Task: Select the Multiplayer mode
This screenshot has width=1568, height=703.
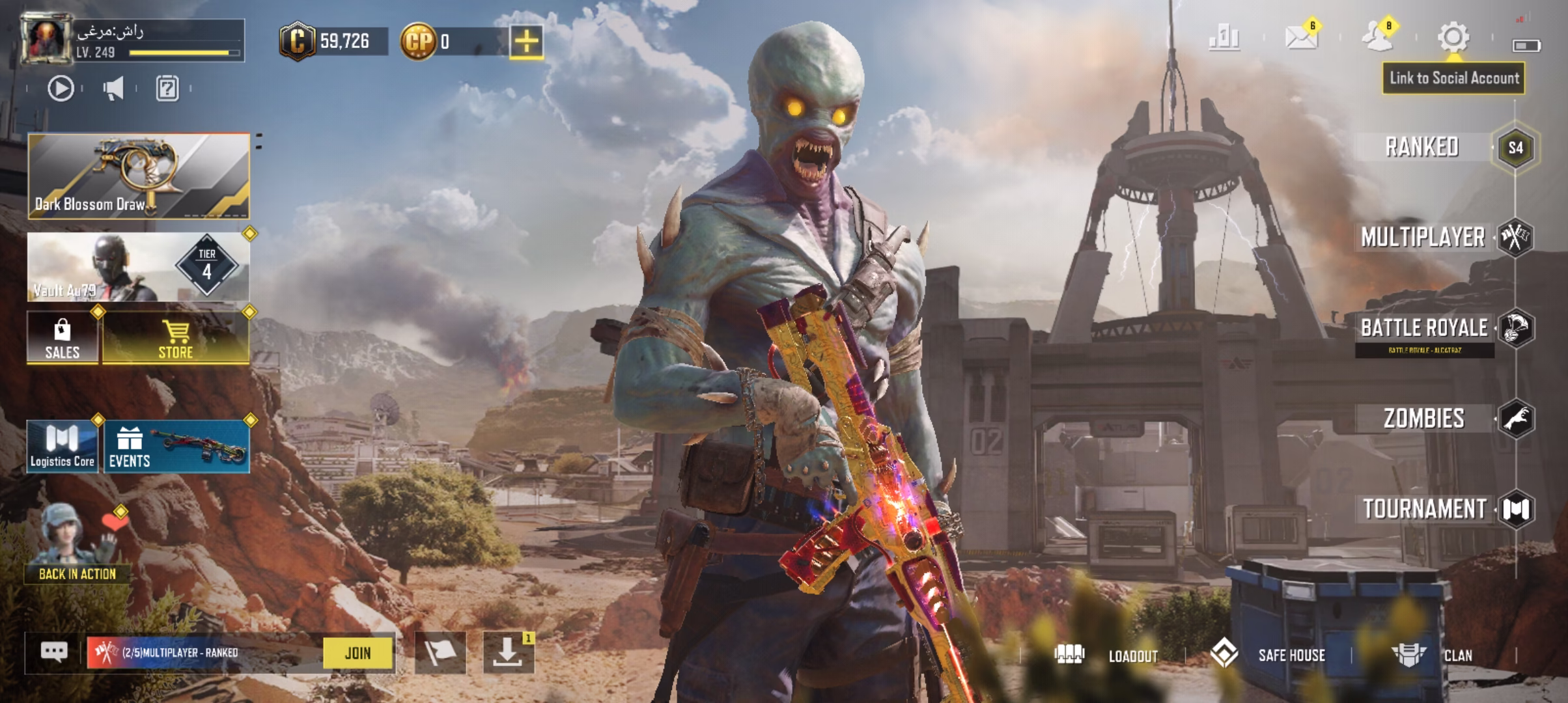Action: [x=1423, y=238]
